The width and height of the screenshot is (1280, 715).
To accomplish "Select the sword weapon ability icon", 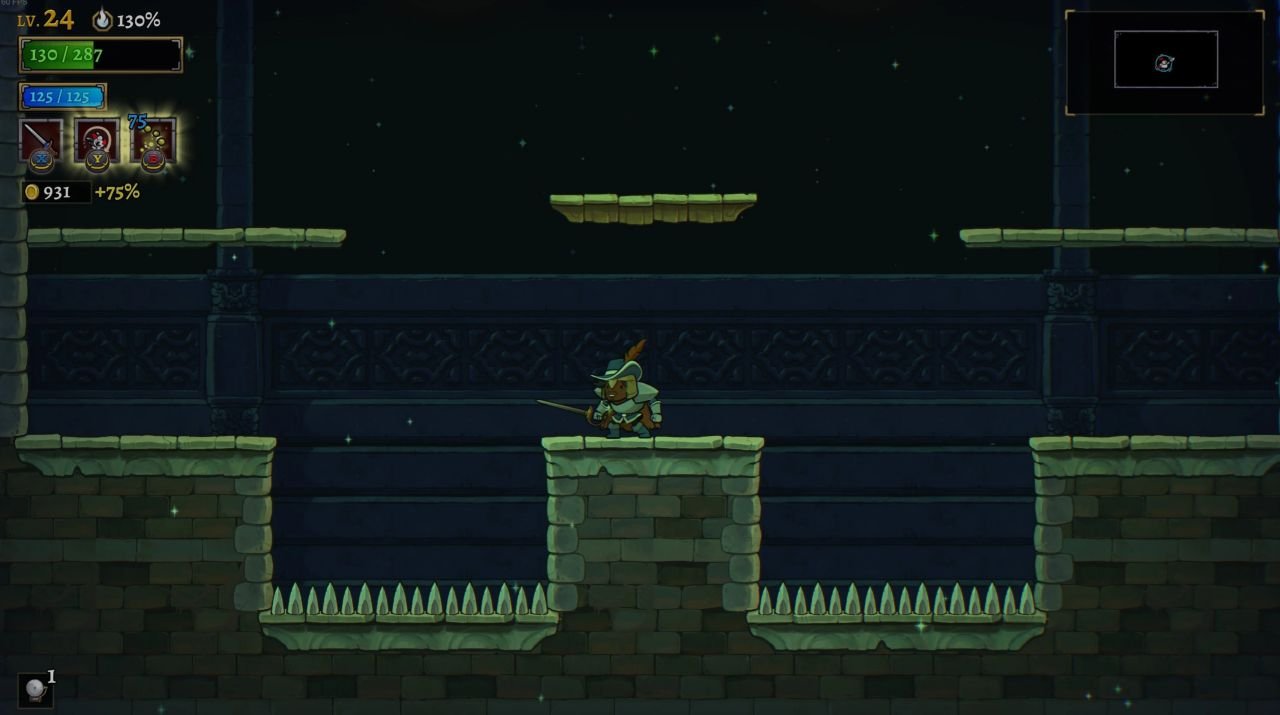I will click(x=41, y=140).
